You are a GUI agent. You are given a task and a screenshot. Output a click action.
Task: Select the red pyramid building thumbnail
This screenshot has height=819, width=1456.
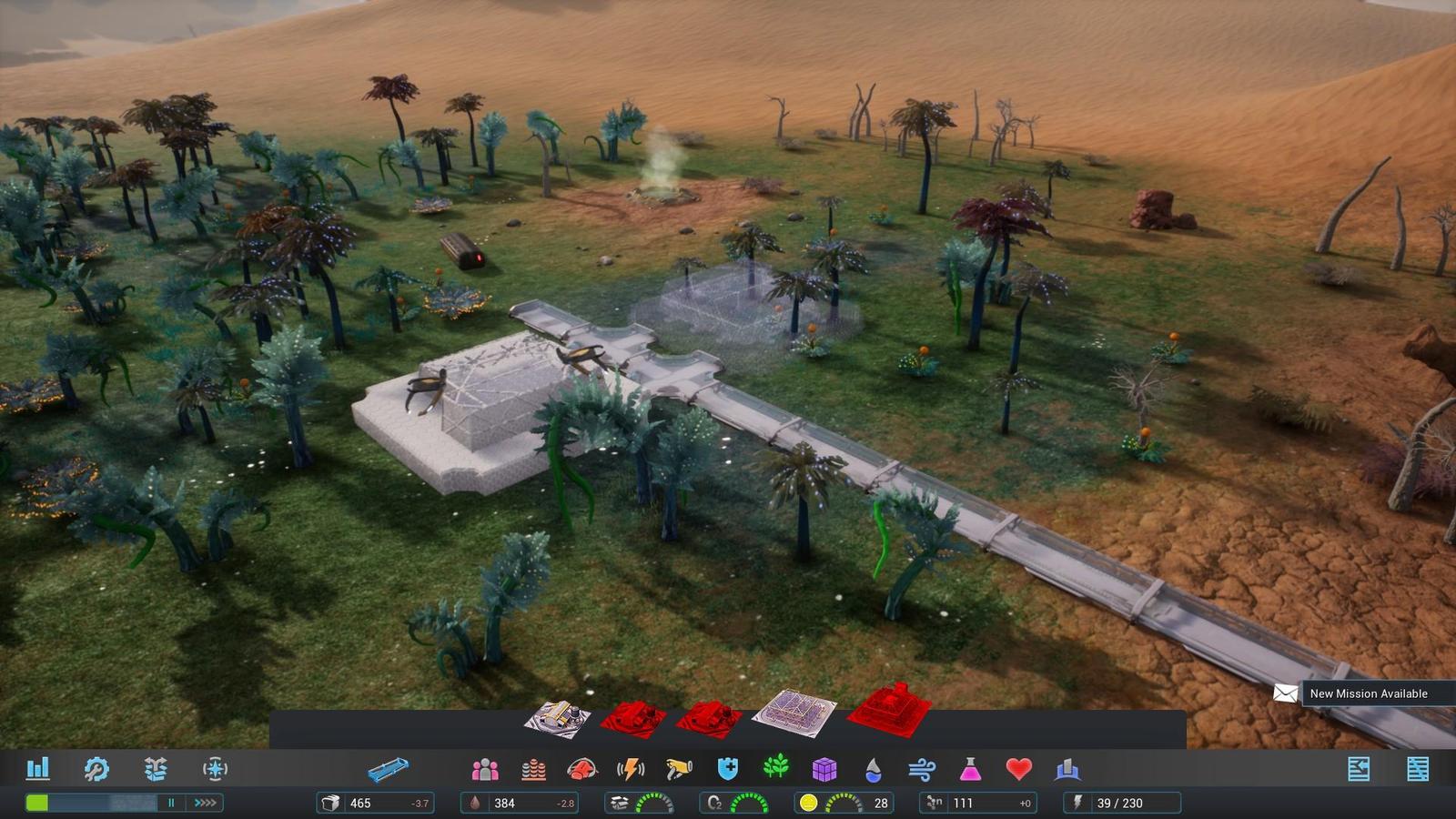890,710
